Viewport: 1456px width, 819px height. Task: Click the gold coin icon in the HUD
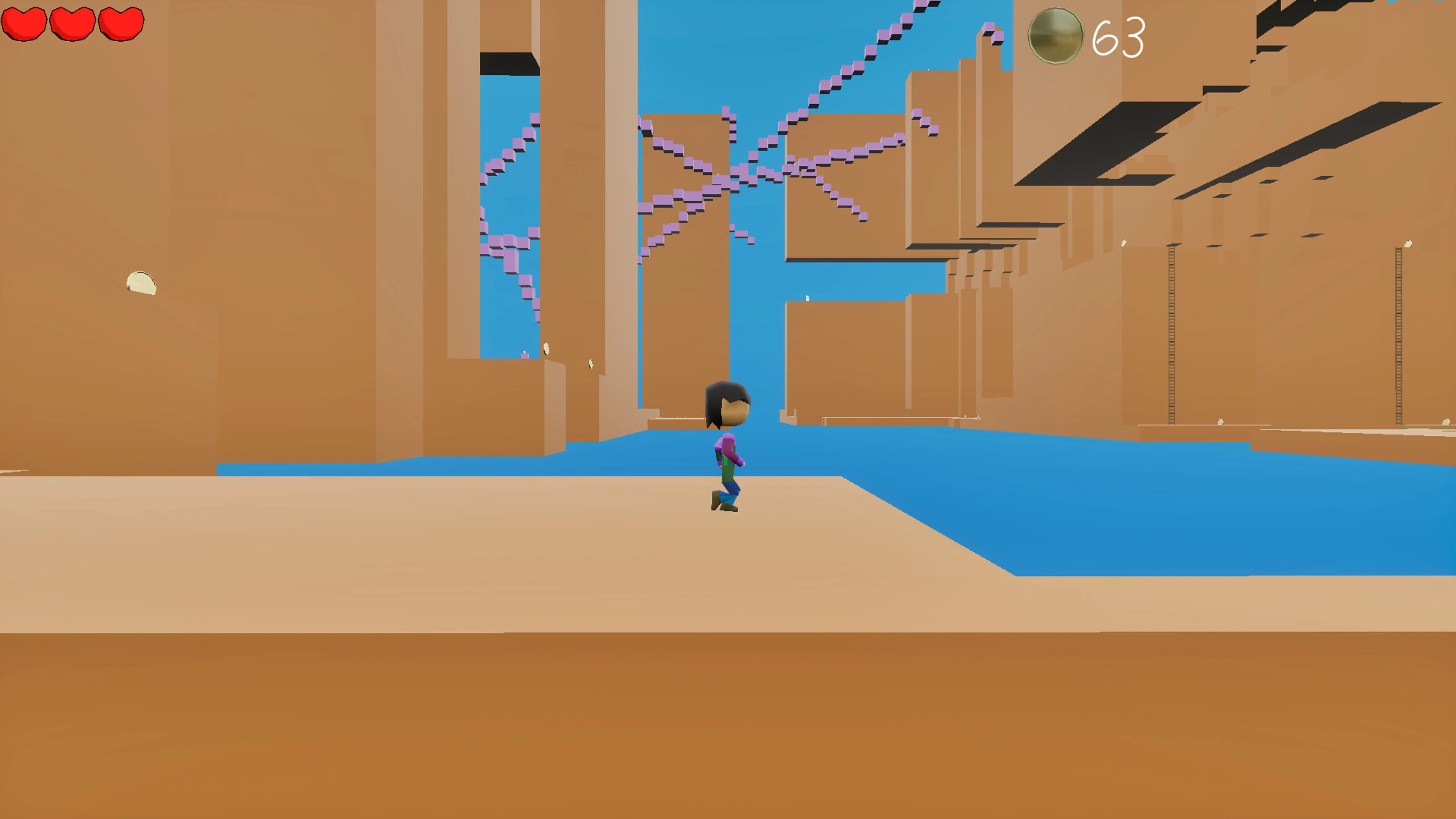coord(1056,36)
